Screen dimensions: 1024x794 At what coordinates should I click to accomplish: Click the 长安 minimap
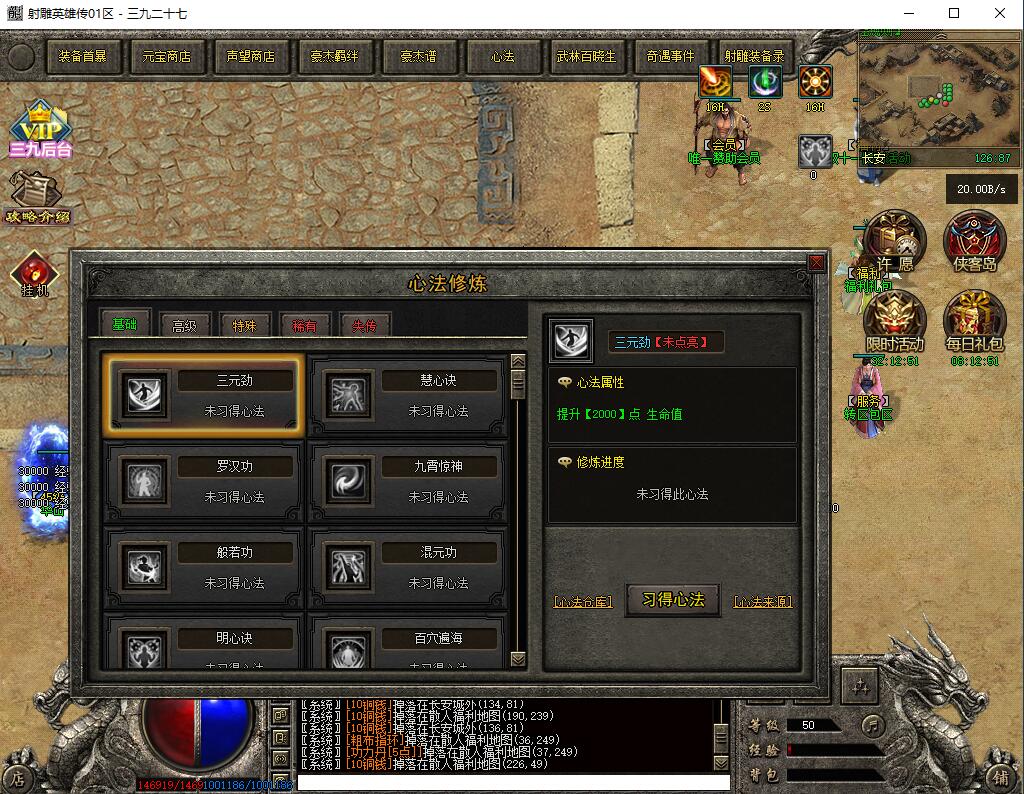pos(934,100)
